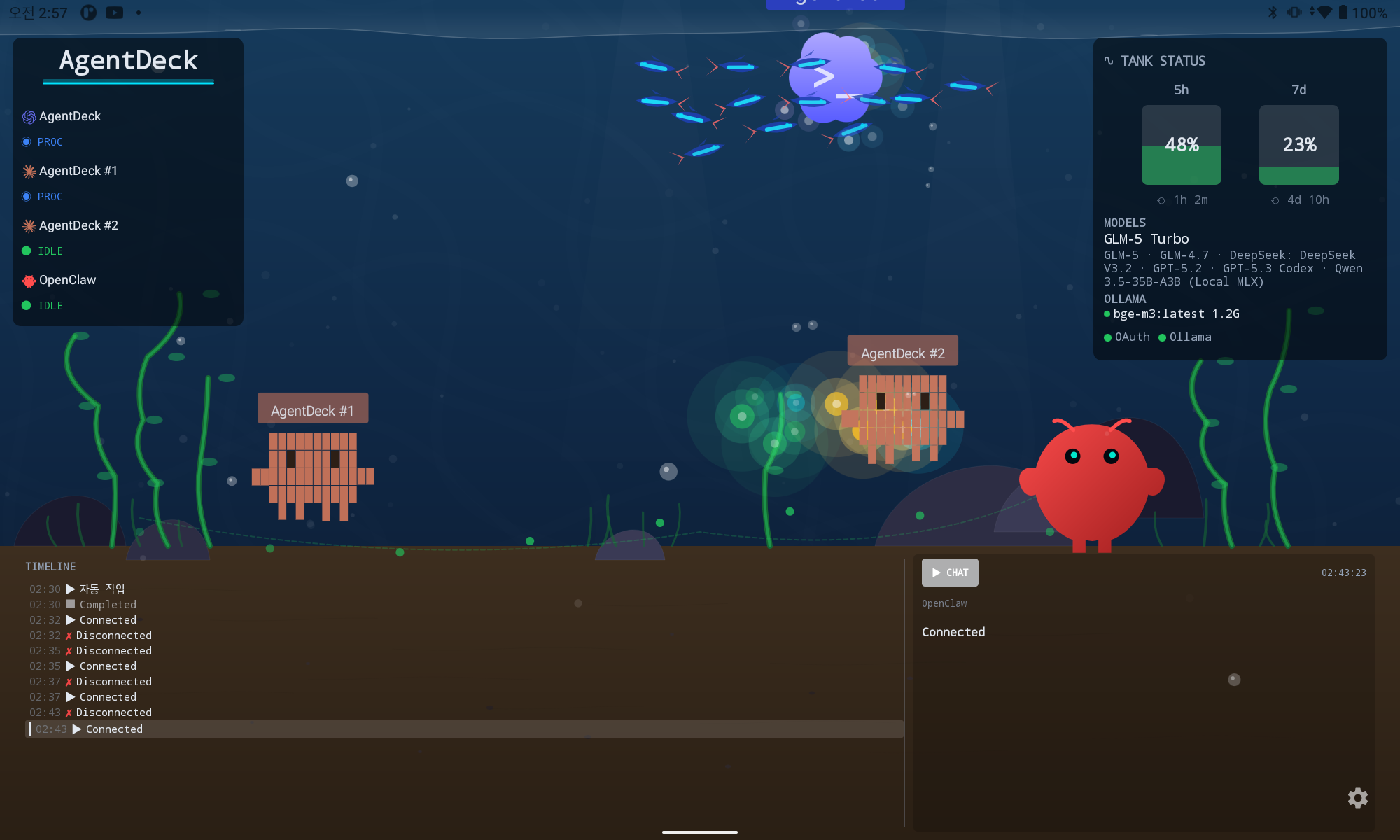Viewport: 1400px width, 840px height.
Task: Click the red X marker on 02:43 Disconnected
Action: click(69, 712)
